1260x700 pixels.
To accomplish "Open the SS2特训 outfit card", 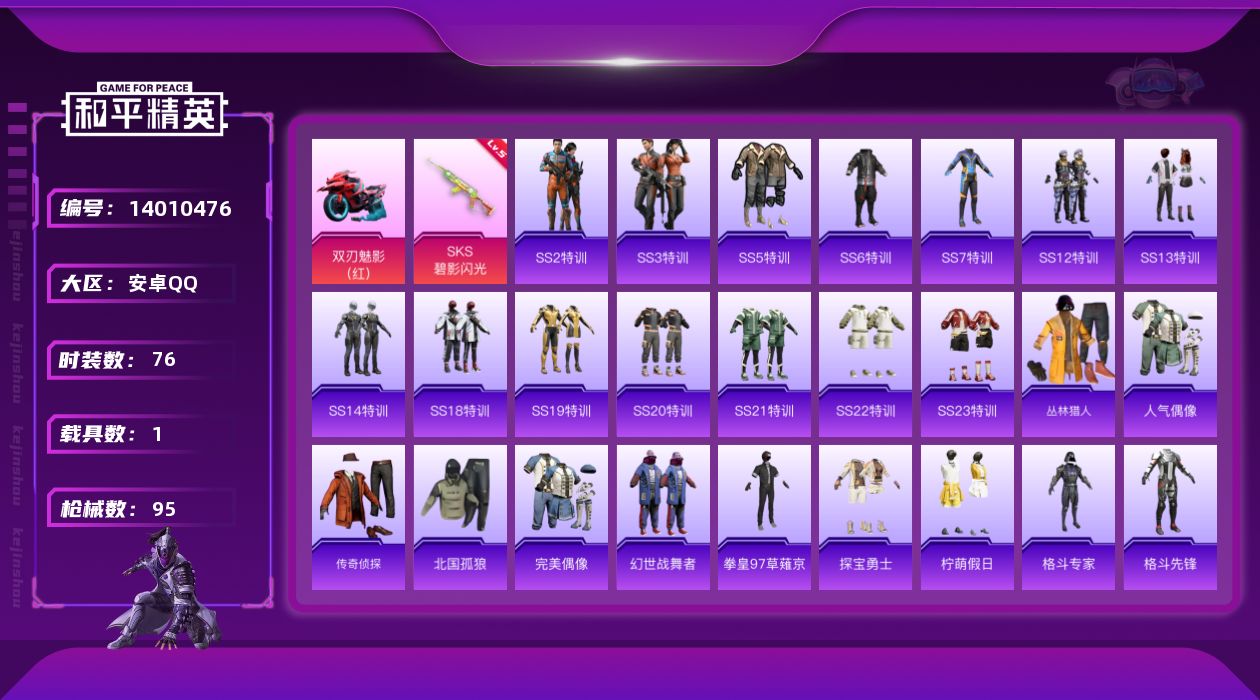I will tap(561, 211).
